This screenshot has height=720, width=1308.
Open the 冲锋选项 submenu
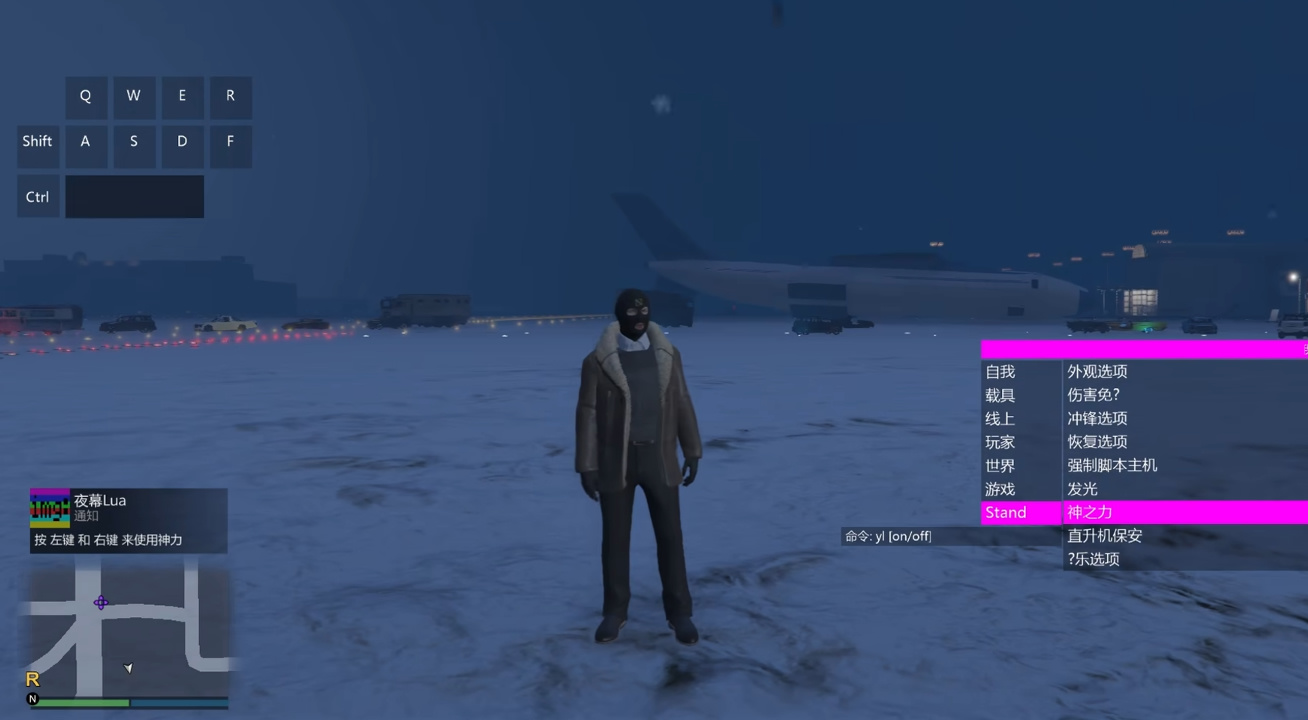(x=1098, y=418)
